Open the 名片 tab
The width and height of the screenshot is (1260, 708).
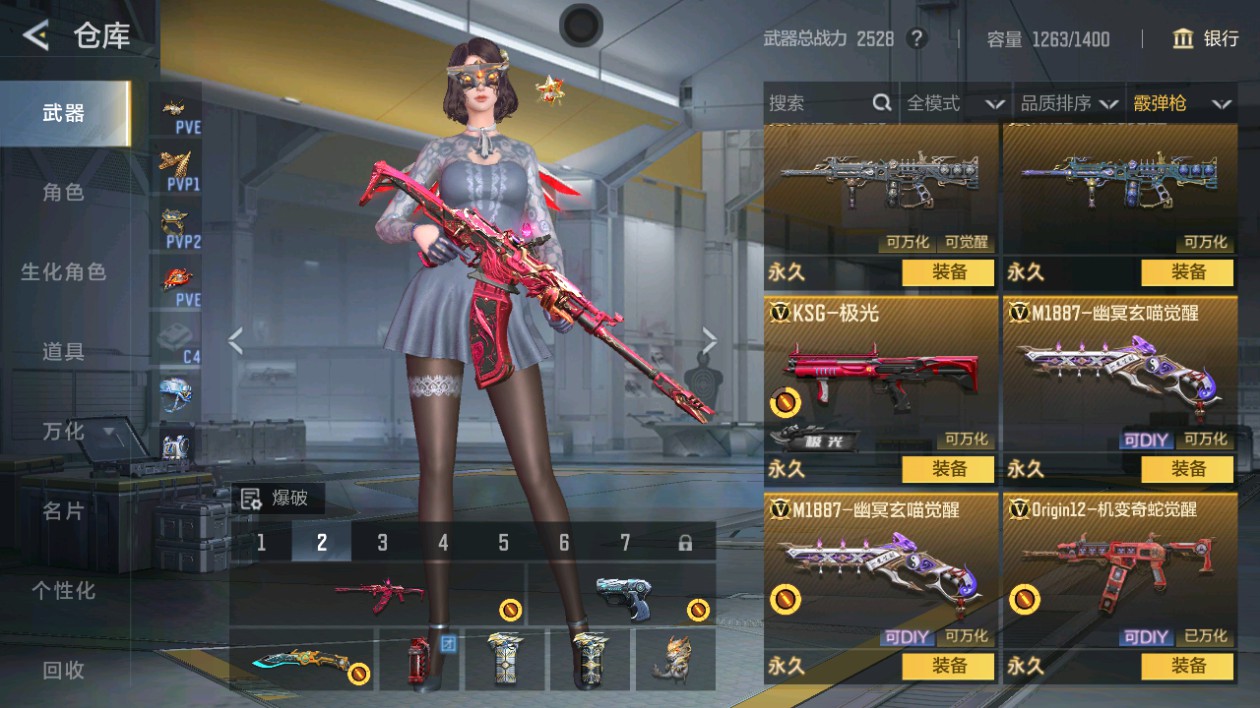(x=63, y=511)
